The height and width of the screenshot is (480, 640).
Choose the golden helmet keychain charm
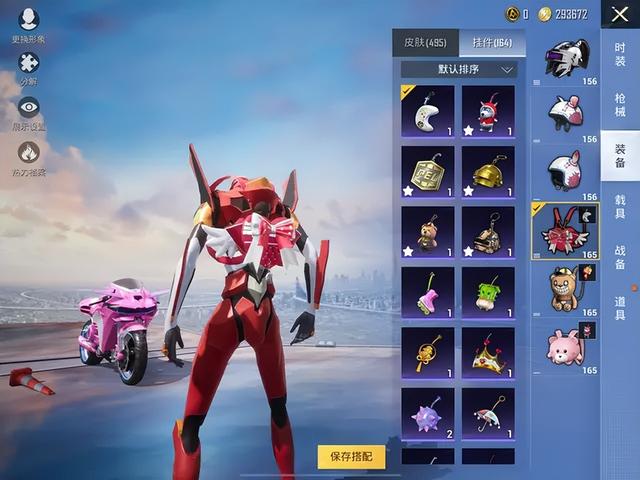point(488,172)
